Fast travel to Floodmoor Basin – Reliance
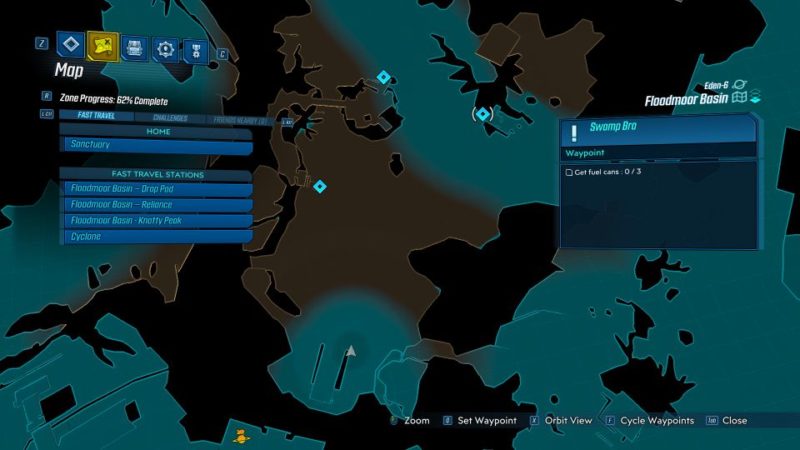Image resolution: width=800 pixels, height=450 pixels. tap(155, 205)
